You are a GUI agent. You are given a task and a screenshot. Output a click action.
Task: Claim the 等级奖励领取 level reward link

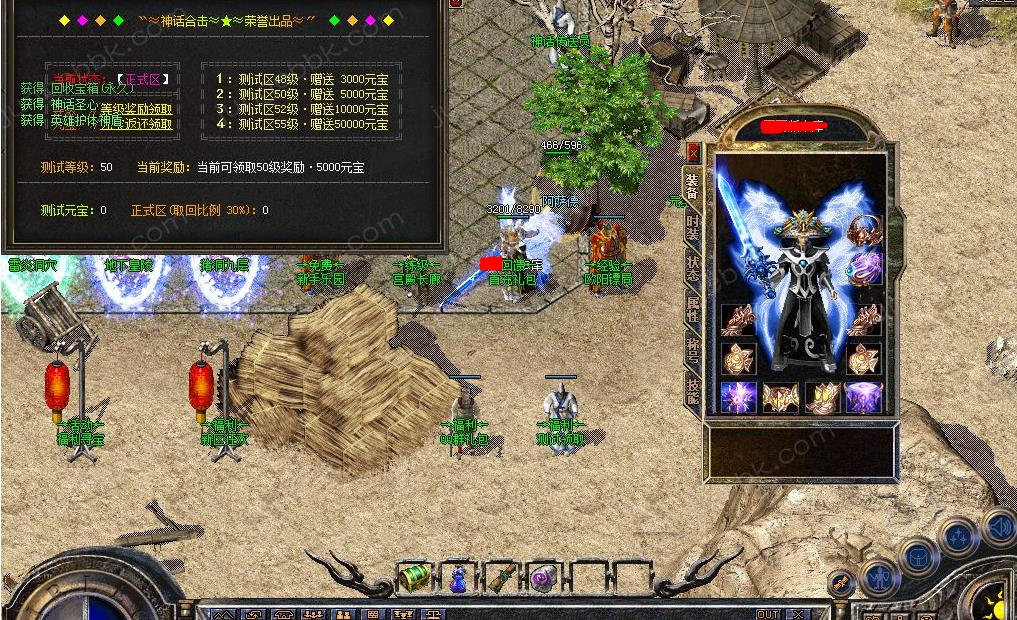pyautogui.click(x=136, y=109)
